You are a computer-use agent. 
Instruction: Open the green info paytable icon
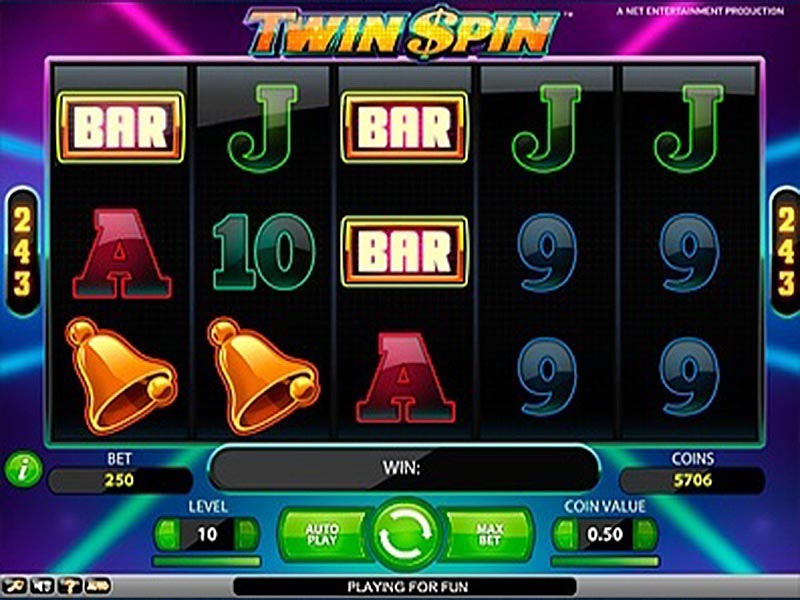pyautogui.click(x=22, y=469)
